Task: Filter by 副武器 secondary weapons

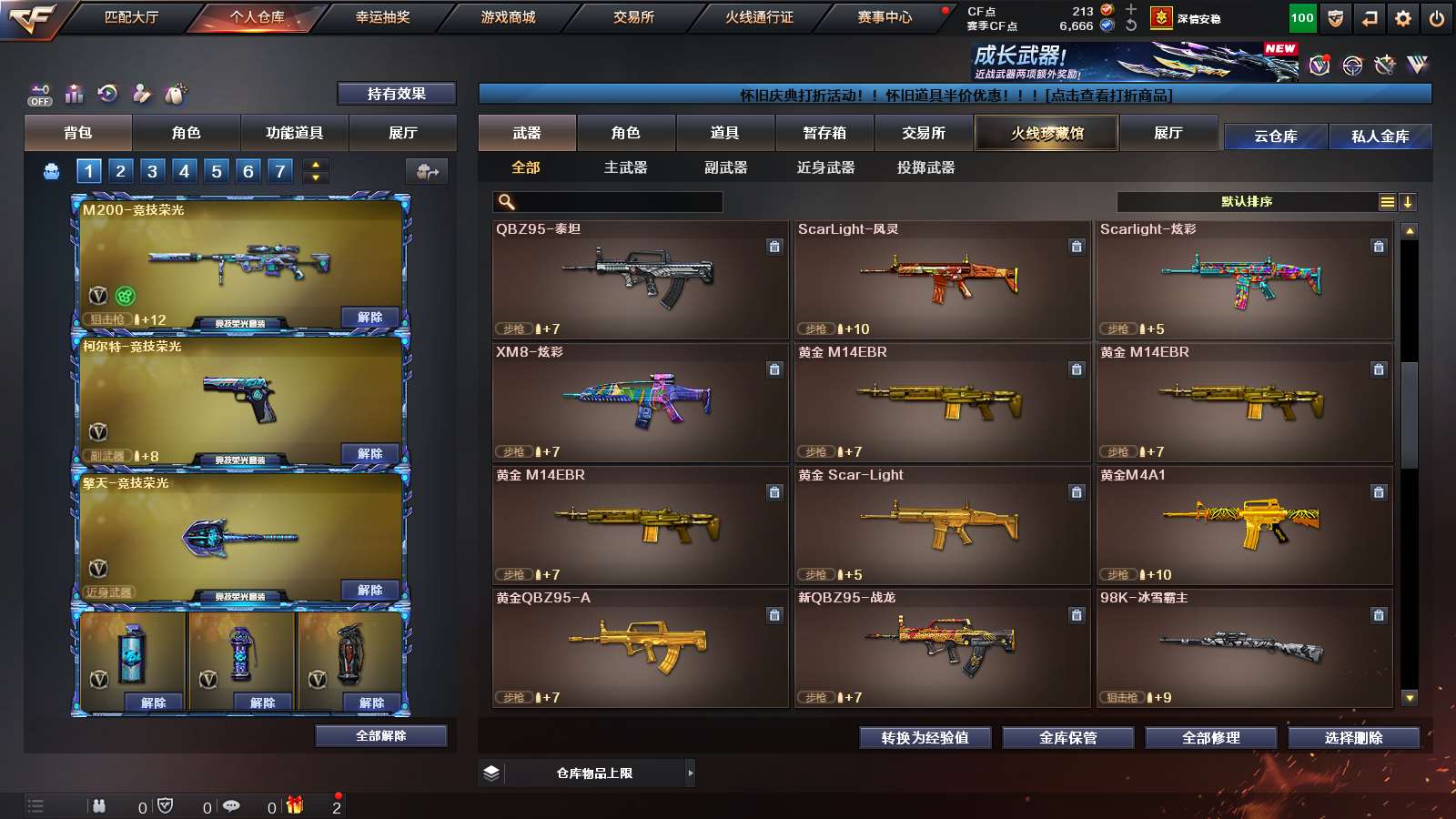Action: (x=725, y=167)
